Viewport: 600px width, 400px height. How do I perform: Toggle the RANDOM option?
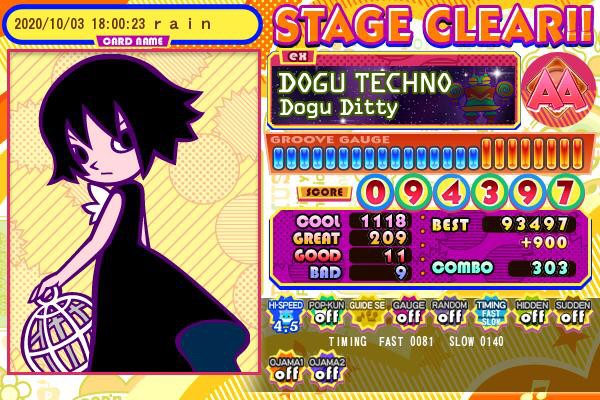pyautogui.click(x=449, y=315)
